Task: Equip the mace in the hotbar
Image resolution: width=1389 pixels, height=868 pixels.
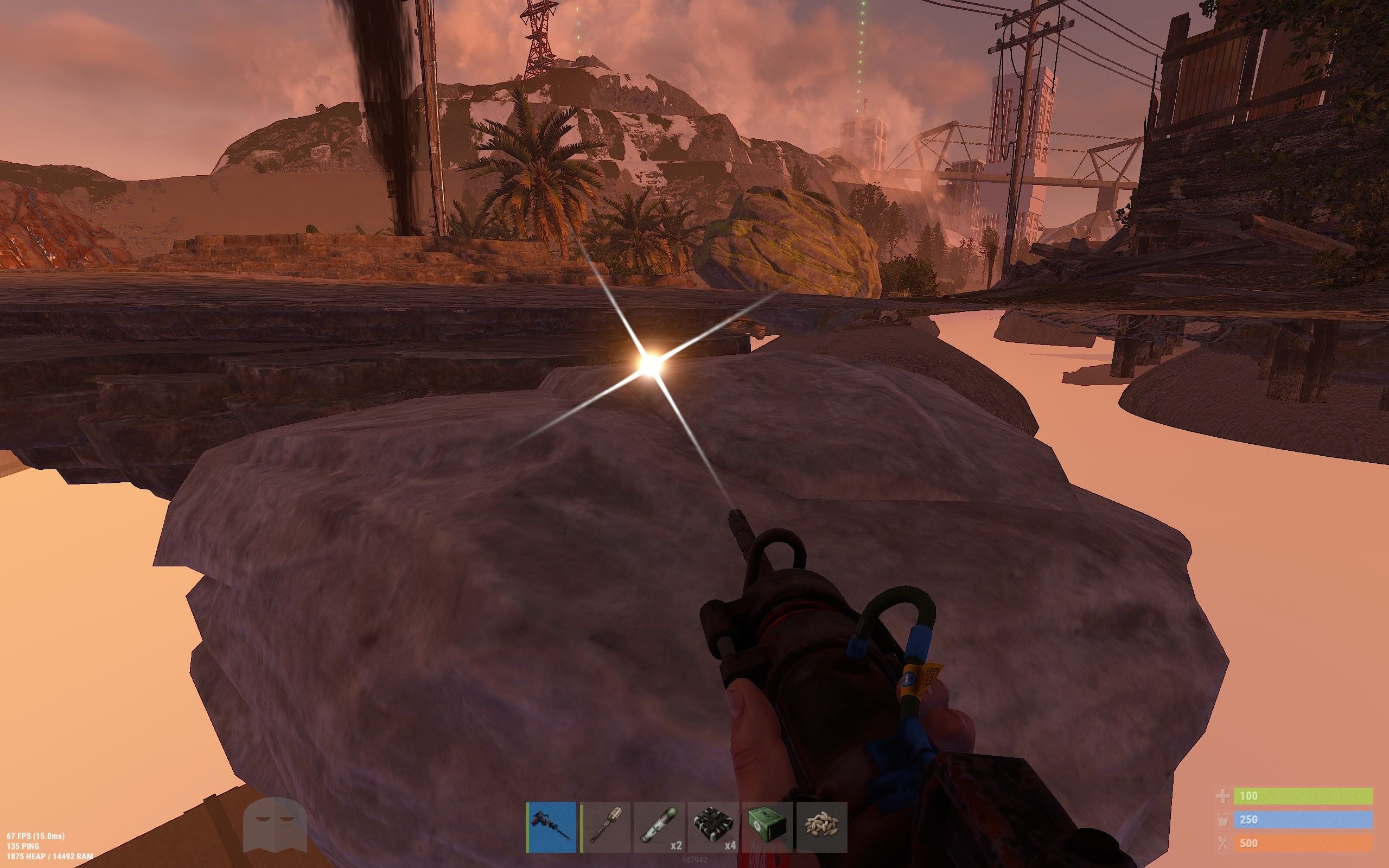Action: [x=606, y=827]
